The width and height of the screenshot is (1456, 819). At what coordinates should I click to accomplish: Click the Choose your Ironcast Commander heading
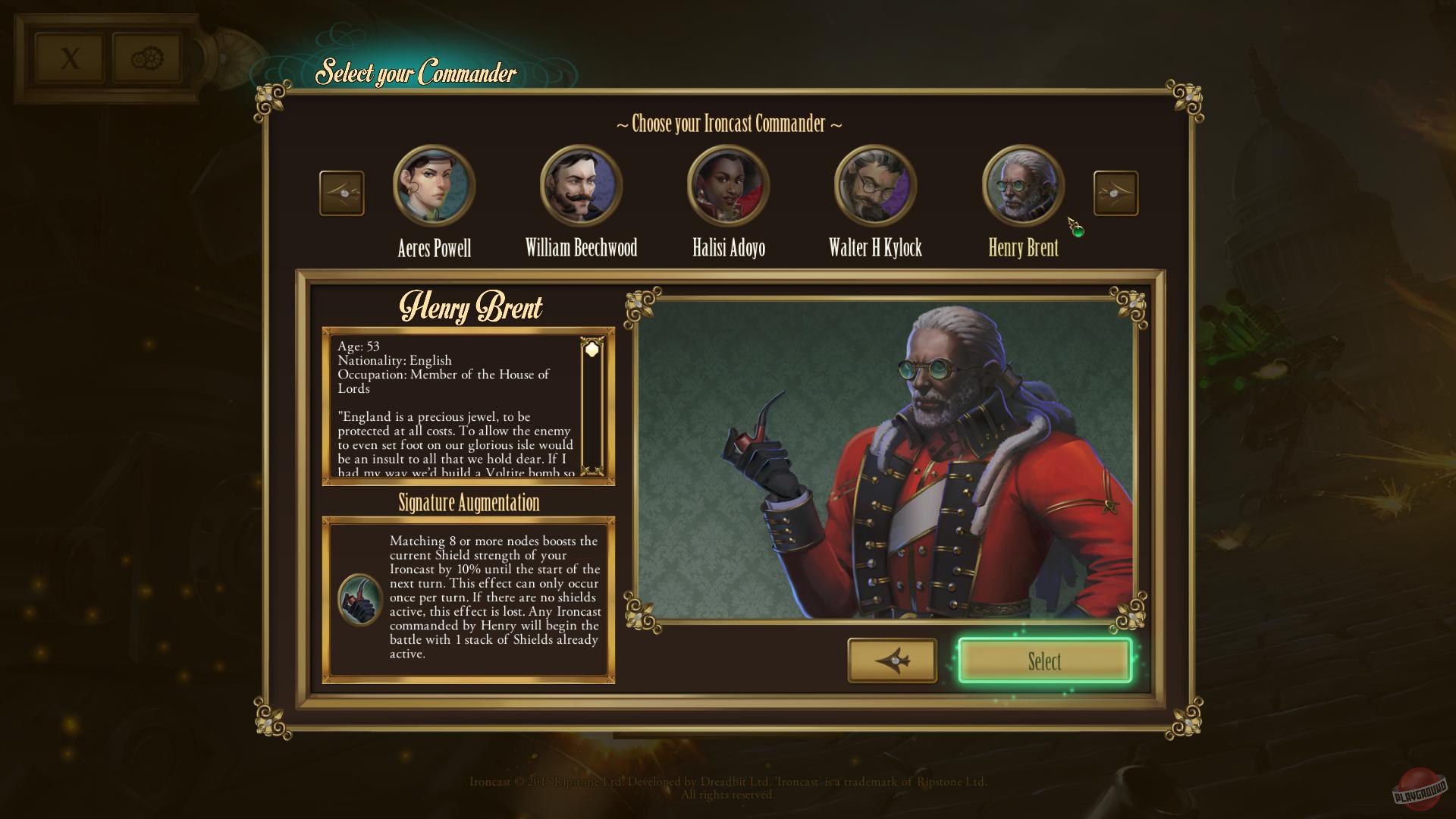[x=728, y=124]
